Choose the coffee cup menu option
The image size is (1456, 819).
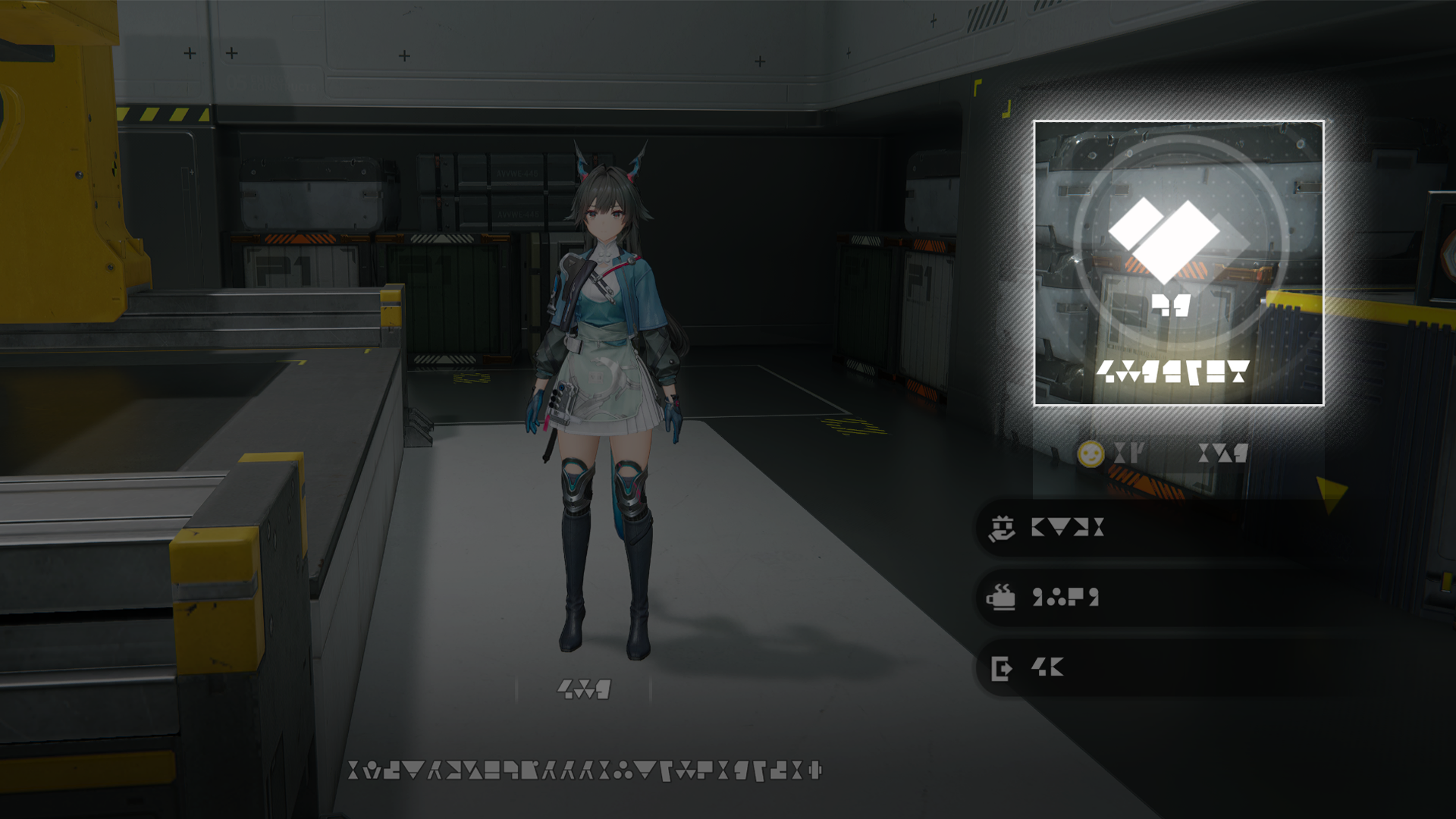(x=1137, y=598)
